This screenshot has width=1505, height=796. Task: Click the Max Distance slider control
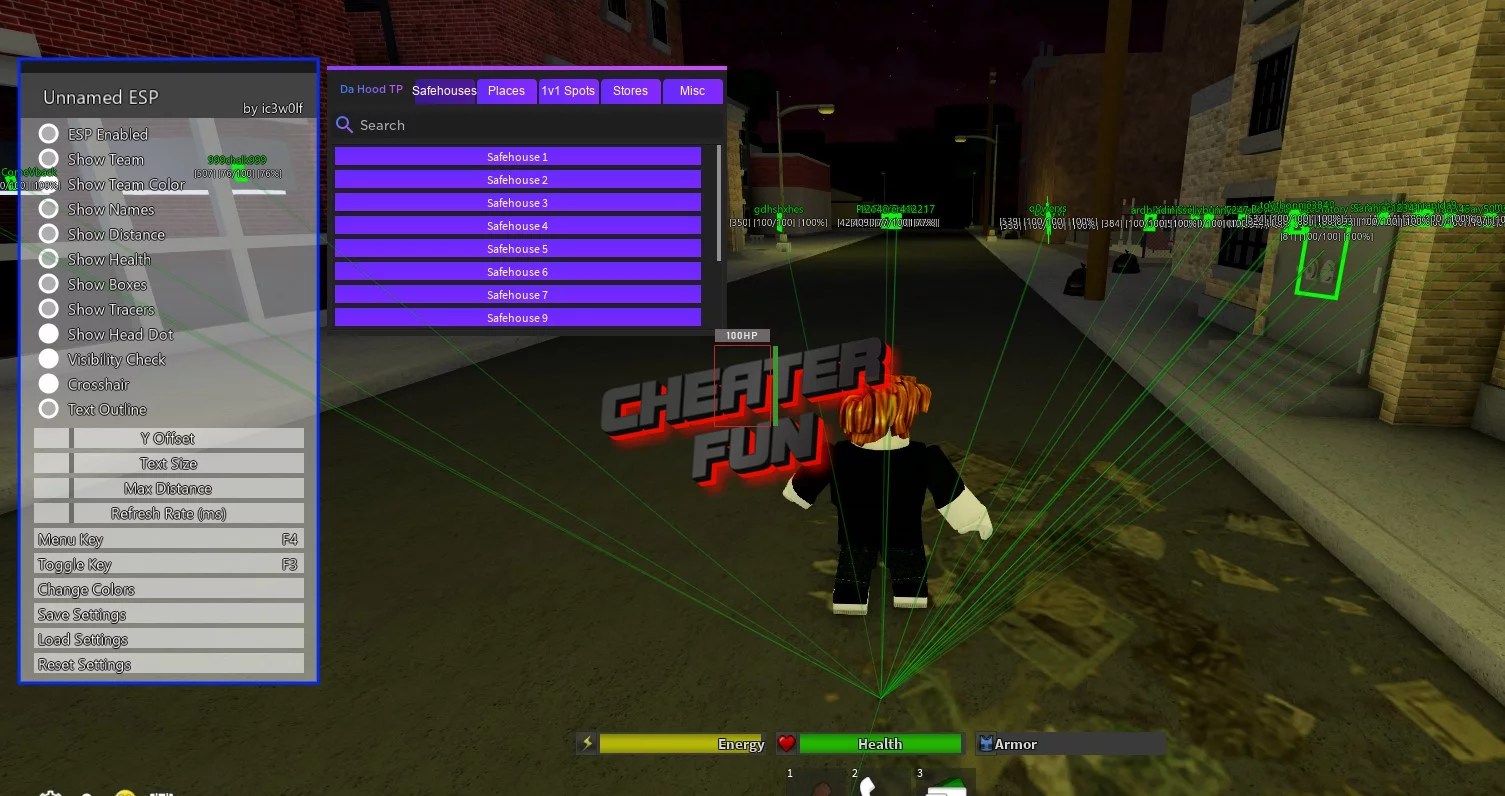pos(51,488)
